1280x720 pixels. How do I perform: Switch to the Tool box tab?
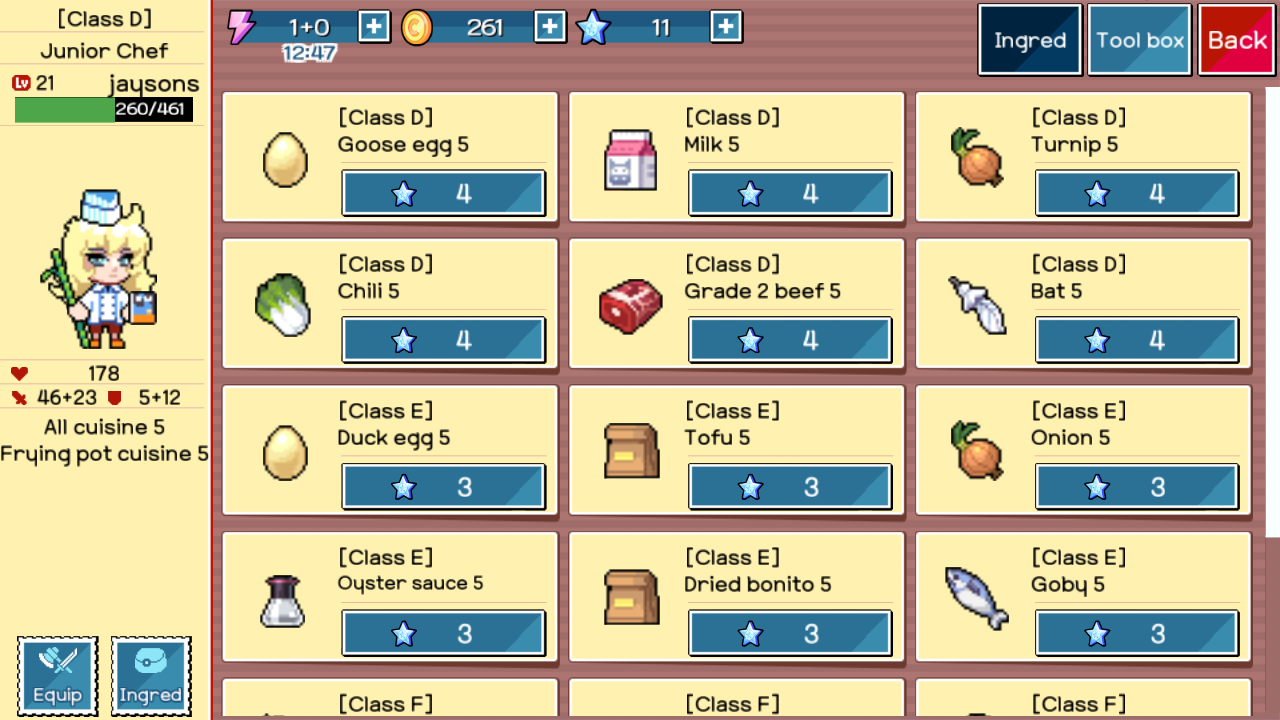tap(1139, 40)
